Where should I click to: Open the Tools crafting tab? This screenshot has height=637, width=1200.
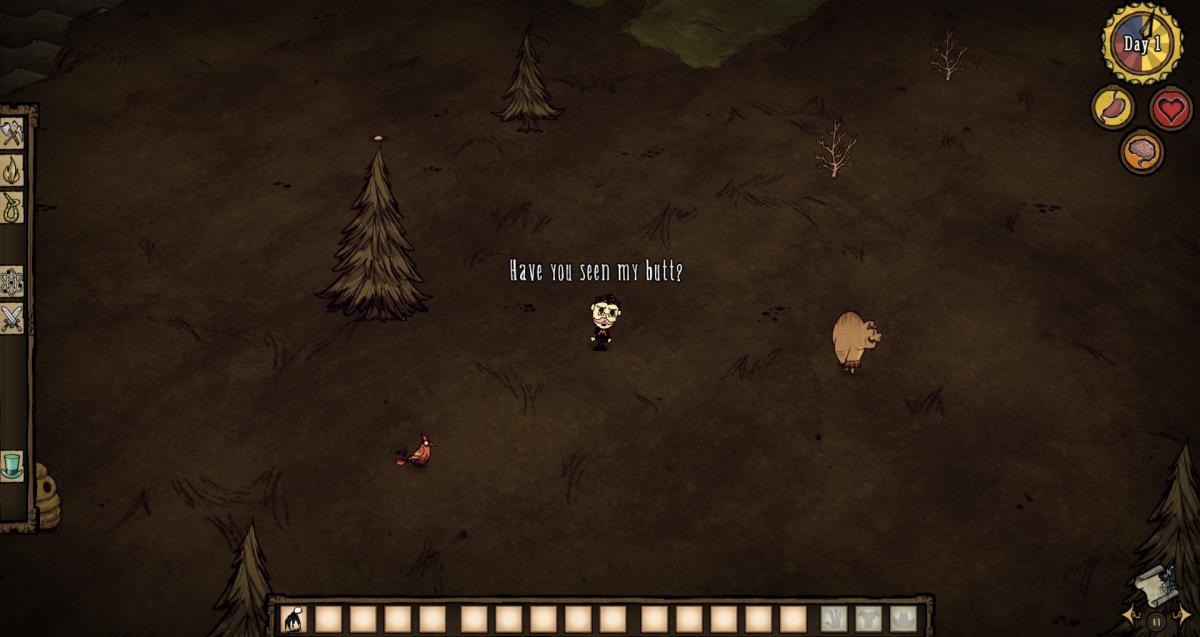(x=12, y=133)
